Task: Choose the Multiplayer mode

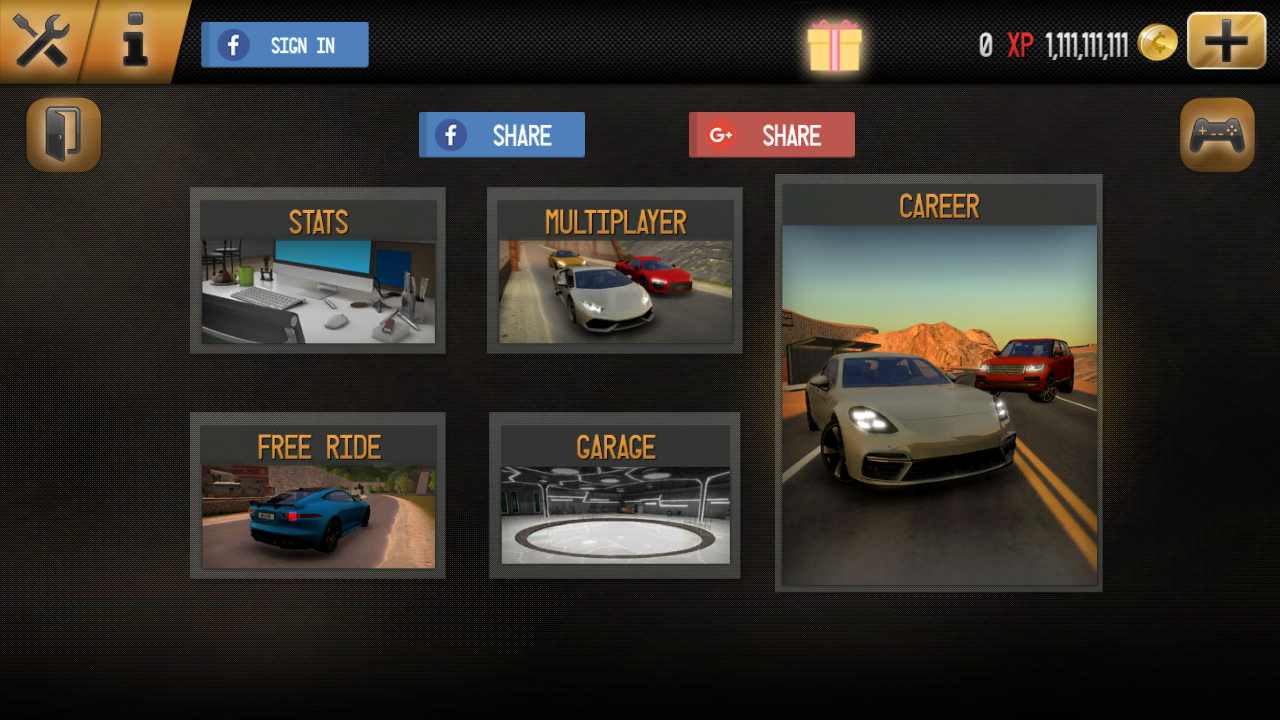Action: pyautogui.click(x=615, y=271)
